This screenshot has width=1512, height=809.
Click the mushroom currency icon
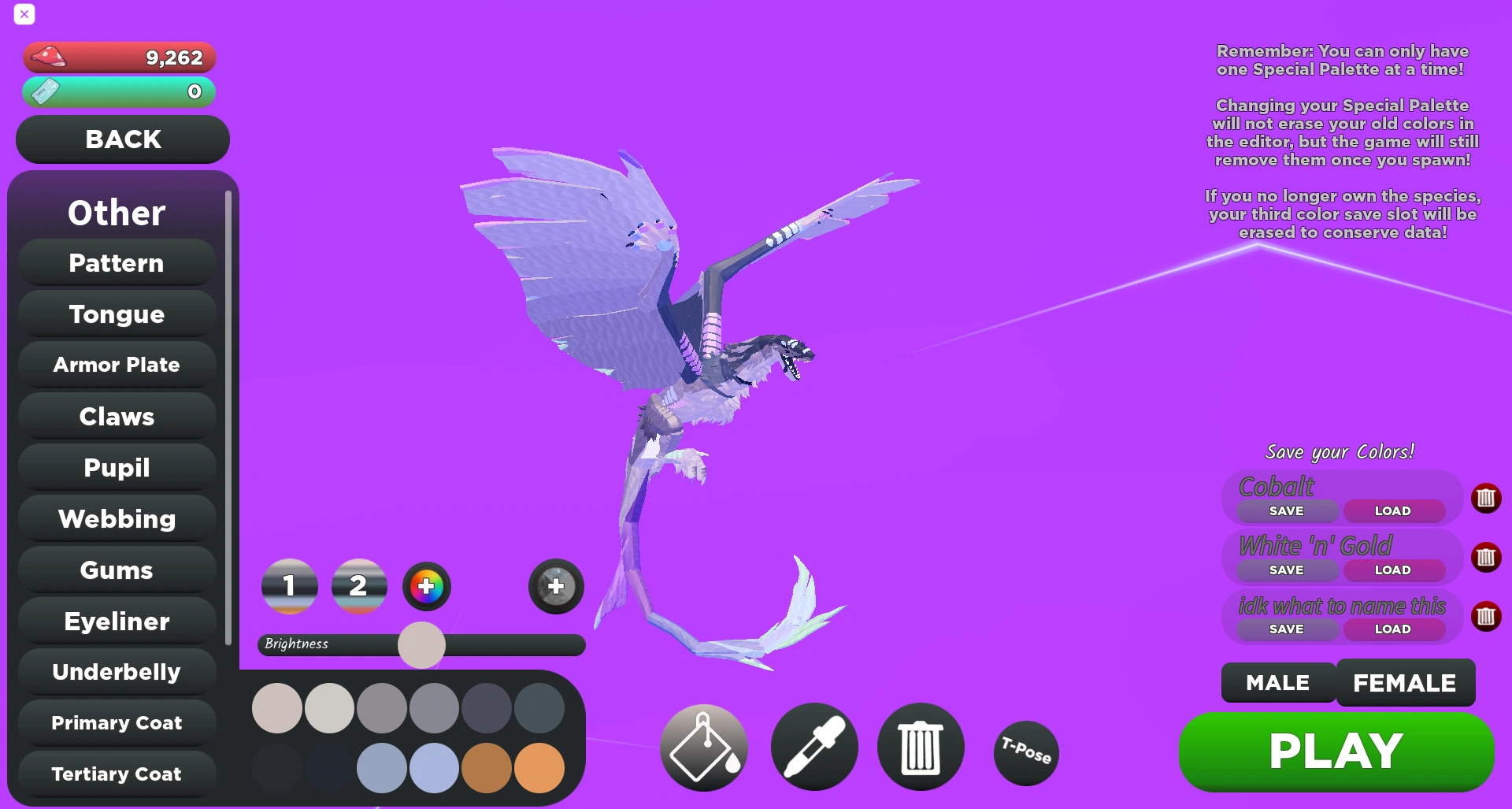49,57
